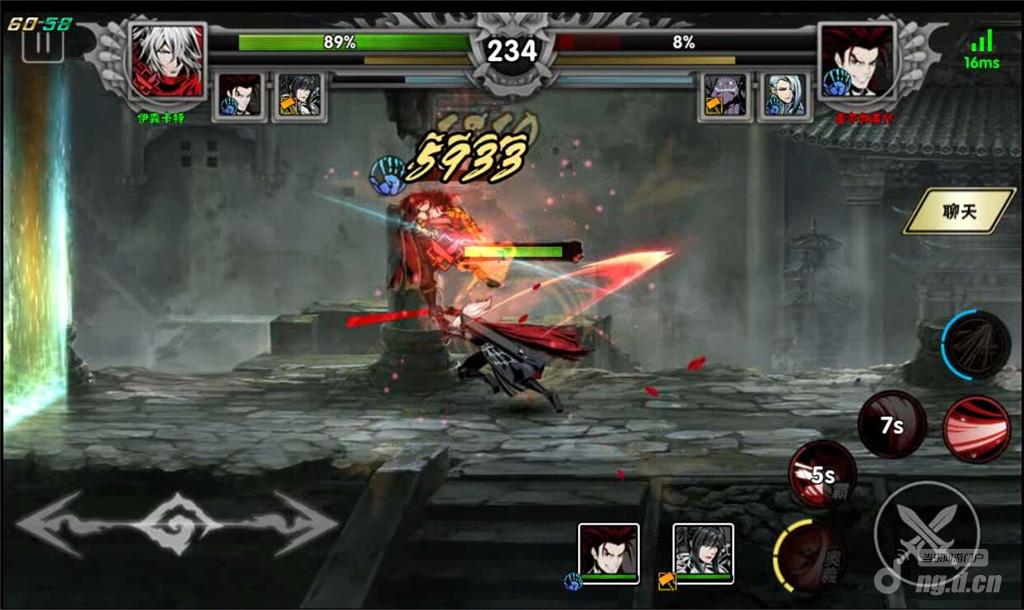Viewport: 1024px width, 610px height.
Task: Select the red-haired opponent portrait
Action: coord(856,61)
